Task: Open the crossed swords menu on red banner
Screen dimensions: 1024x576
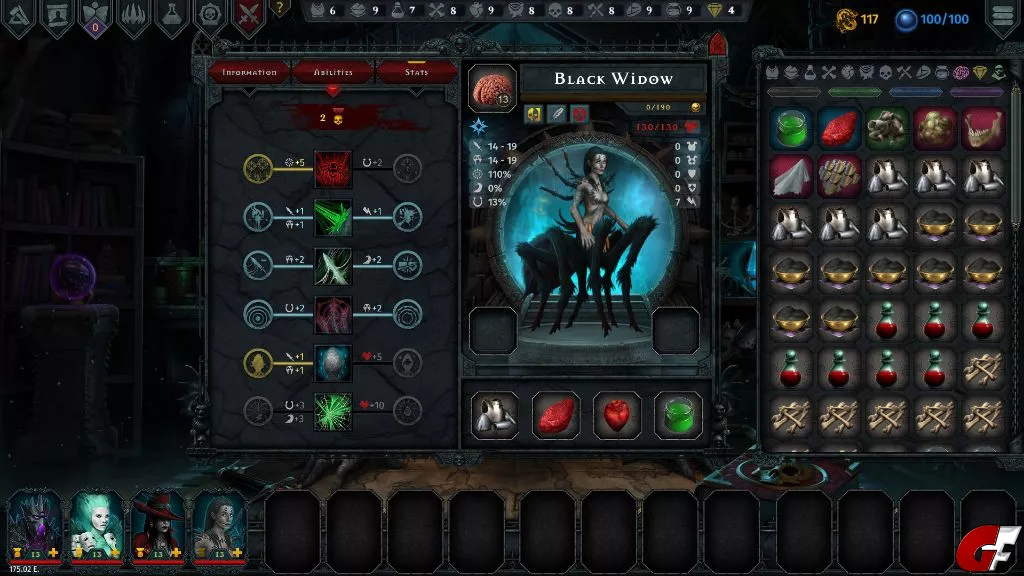Action: point(249,16)
